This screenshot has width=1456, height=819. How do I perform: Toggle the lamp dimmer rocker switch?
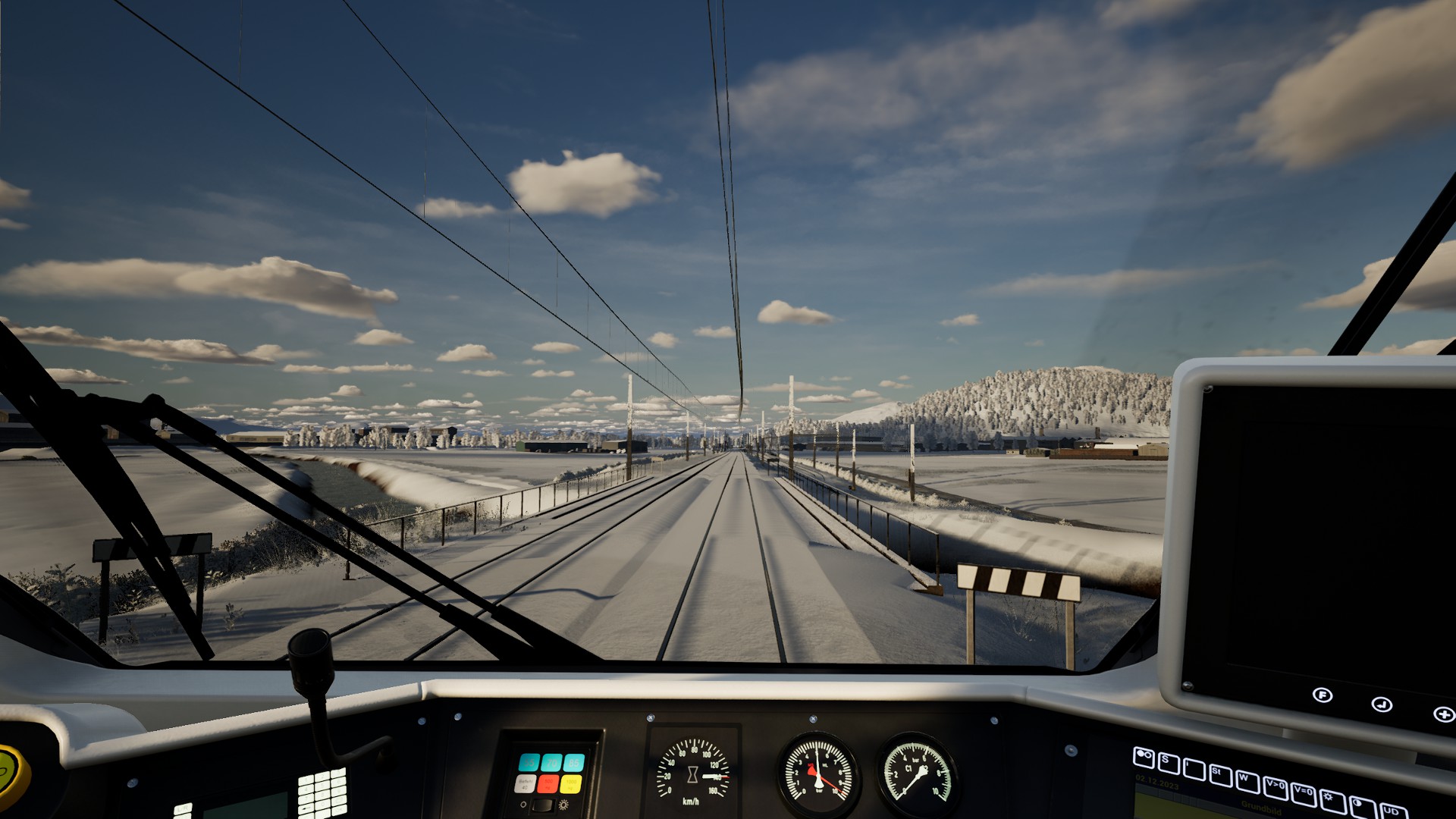click(x=542, y=805)
